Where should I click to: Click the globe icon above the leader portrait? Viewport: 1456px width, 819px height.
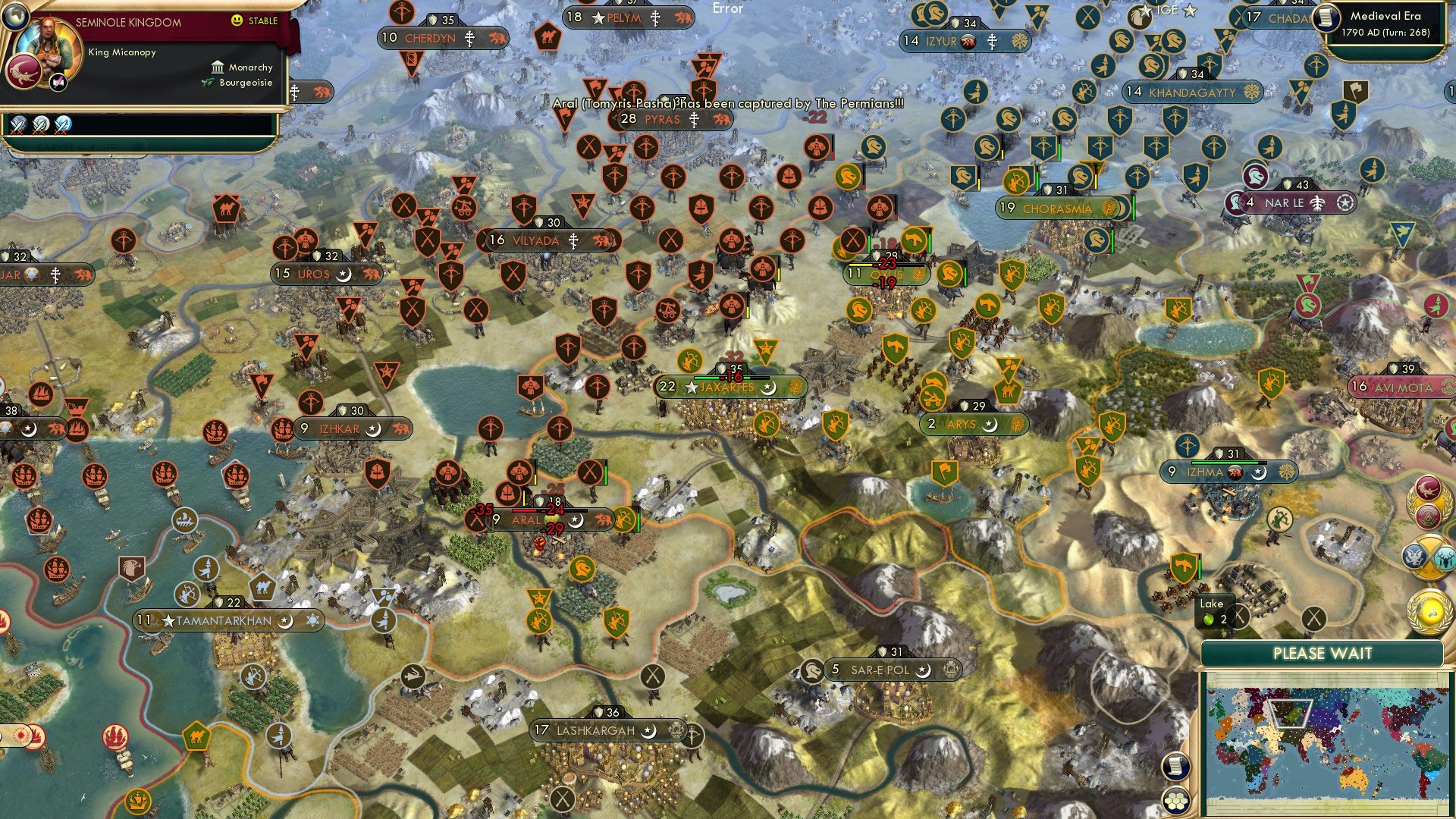14,15
